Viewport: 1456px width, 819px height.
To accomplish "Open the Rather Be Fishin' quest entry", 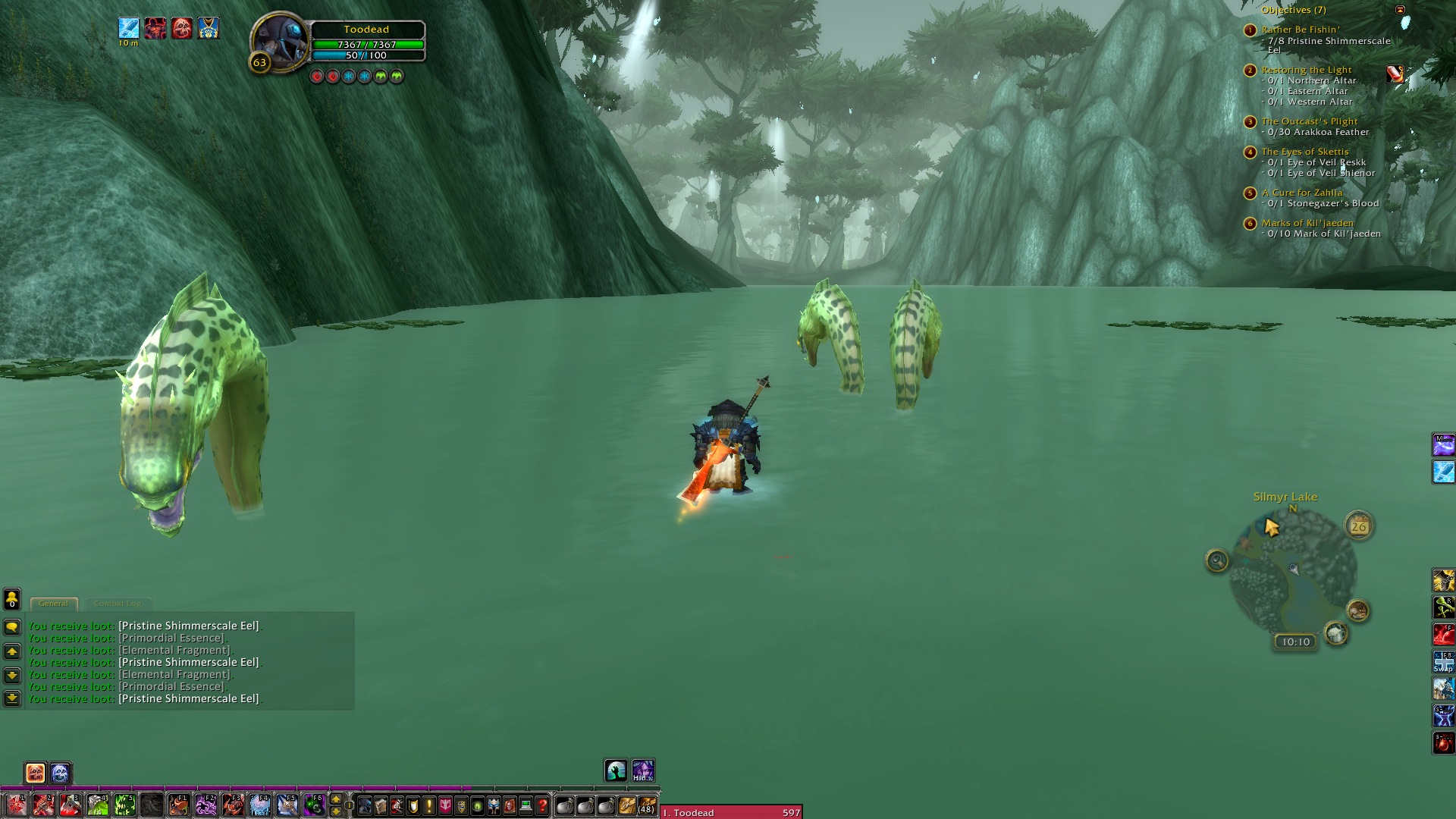I will point(1301,30).
